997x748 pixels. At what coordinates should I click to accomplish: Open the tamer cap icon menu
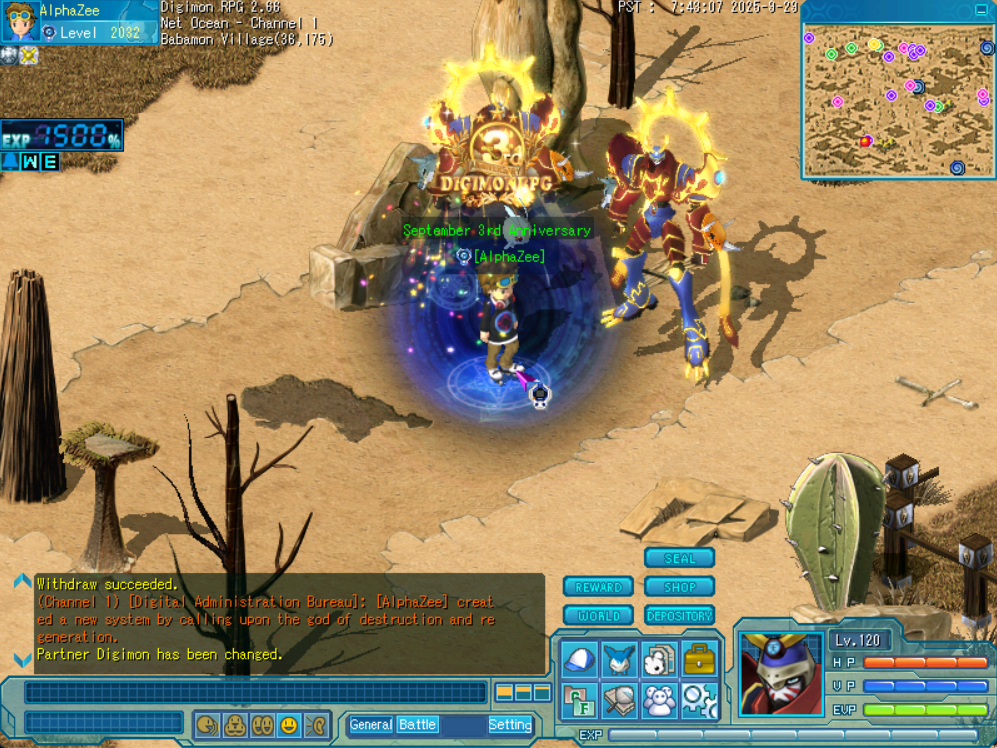pyautogui.click(x=579, y=660)
